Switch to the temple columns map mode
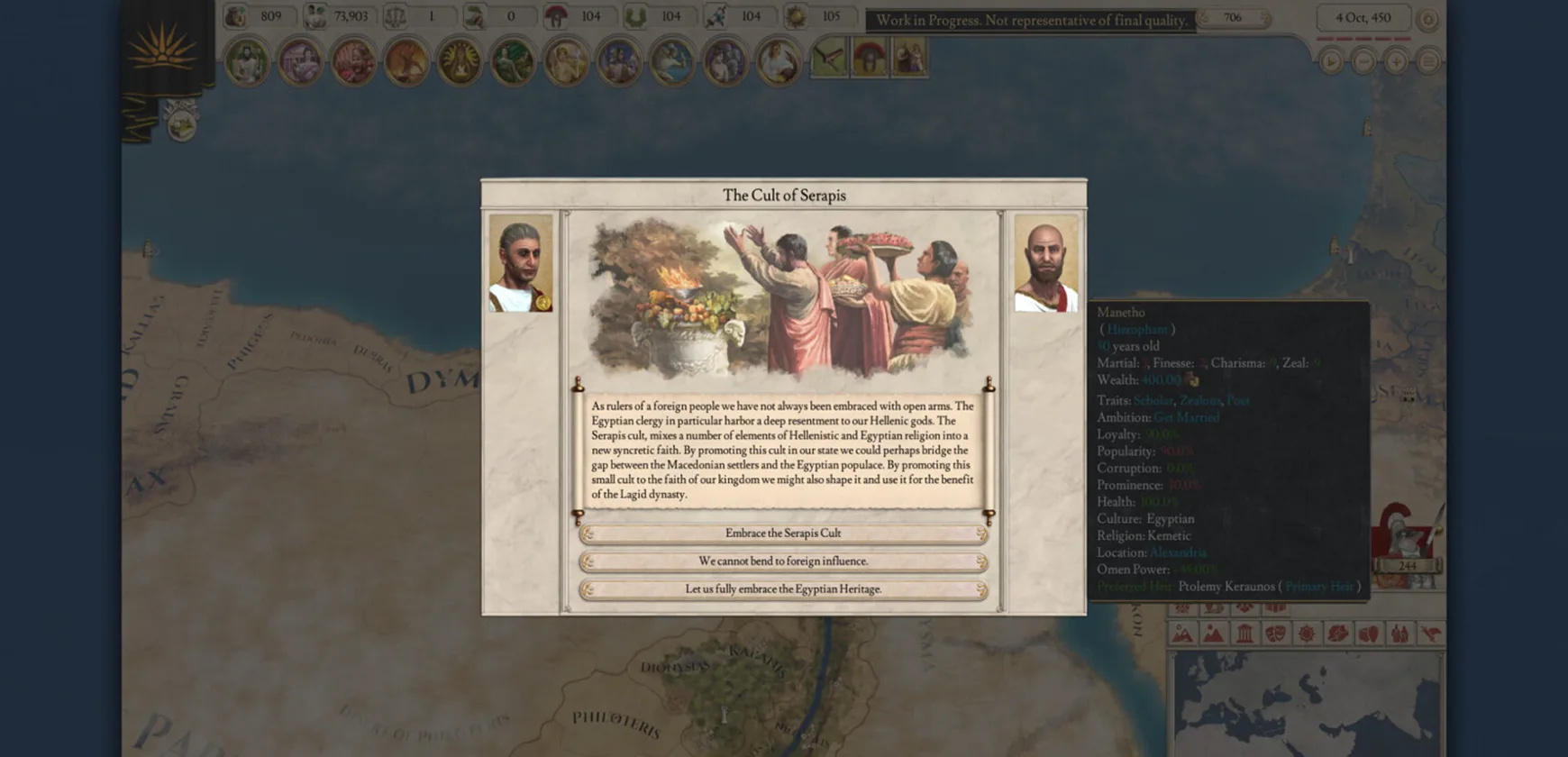 [1244, 634]
